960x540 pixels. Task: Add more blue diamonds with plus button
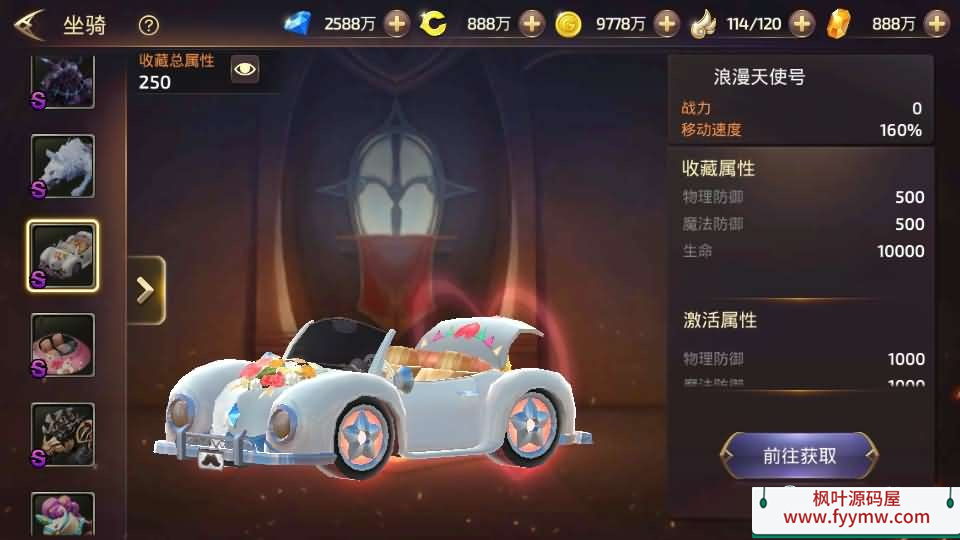[397, 23]
